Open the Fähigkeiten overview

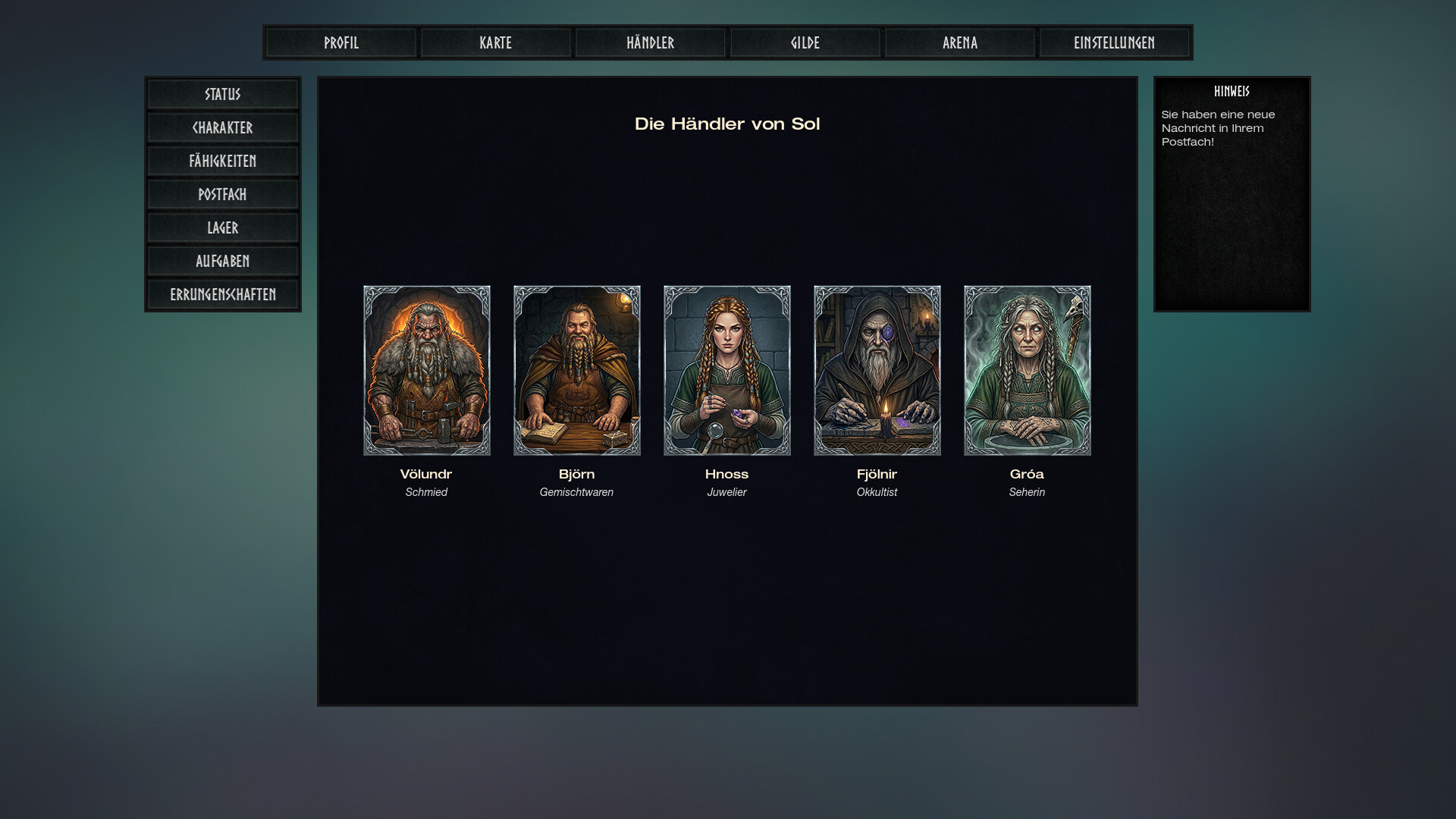coord(222,161)
